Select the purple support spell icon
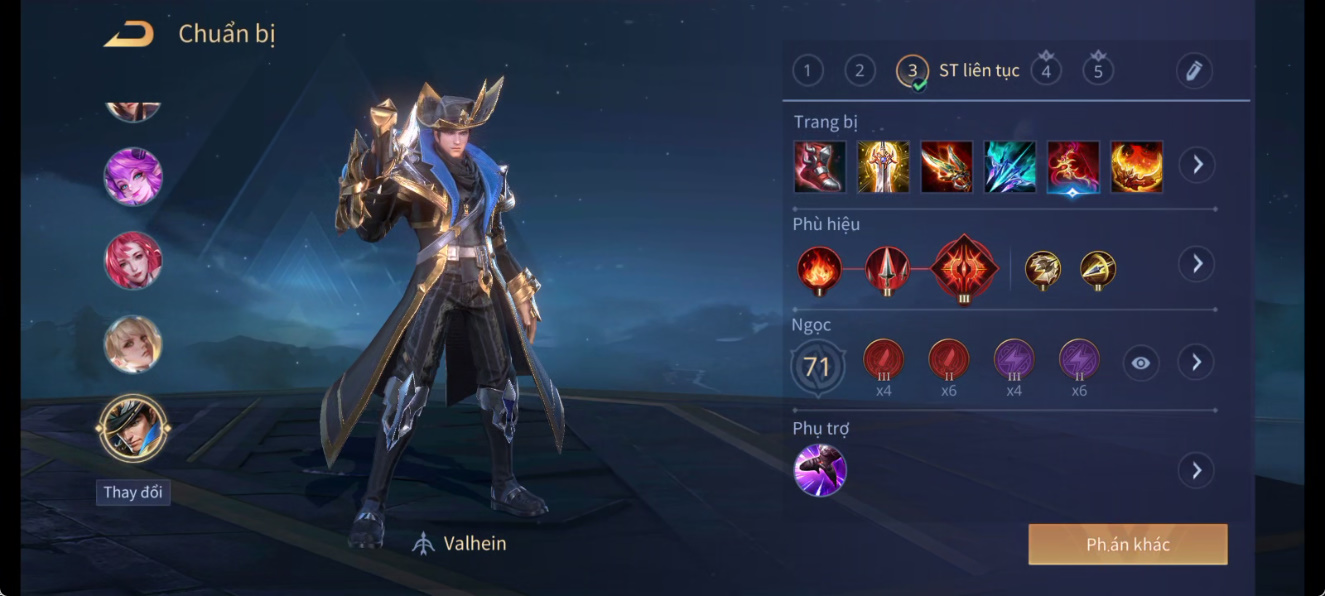Image resolution: width=1325 pixels, height=596 pixels. click(820, 470)
